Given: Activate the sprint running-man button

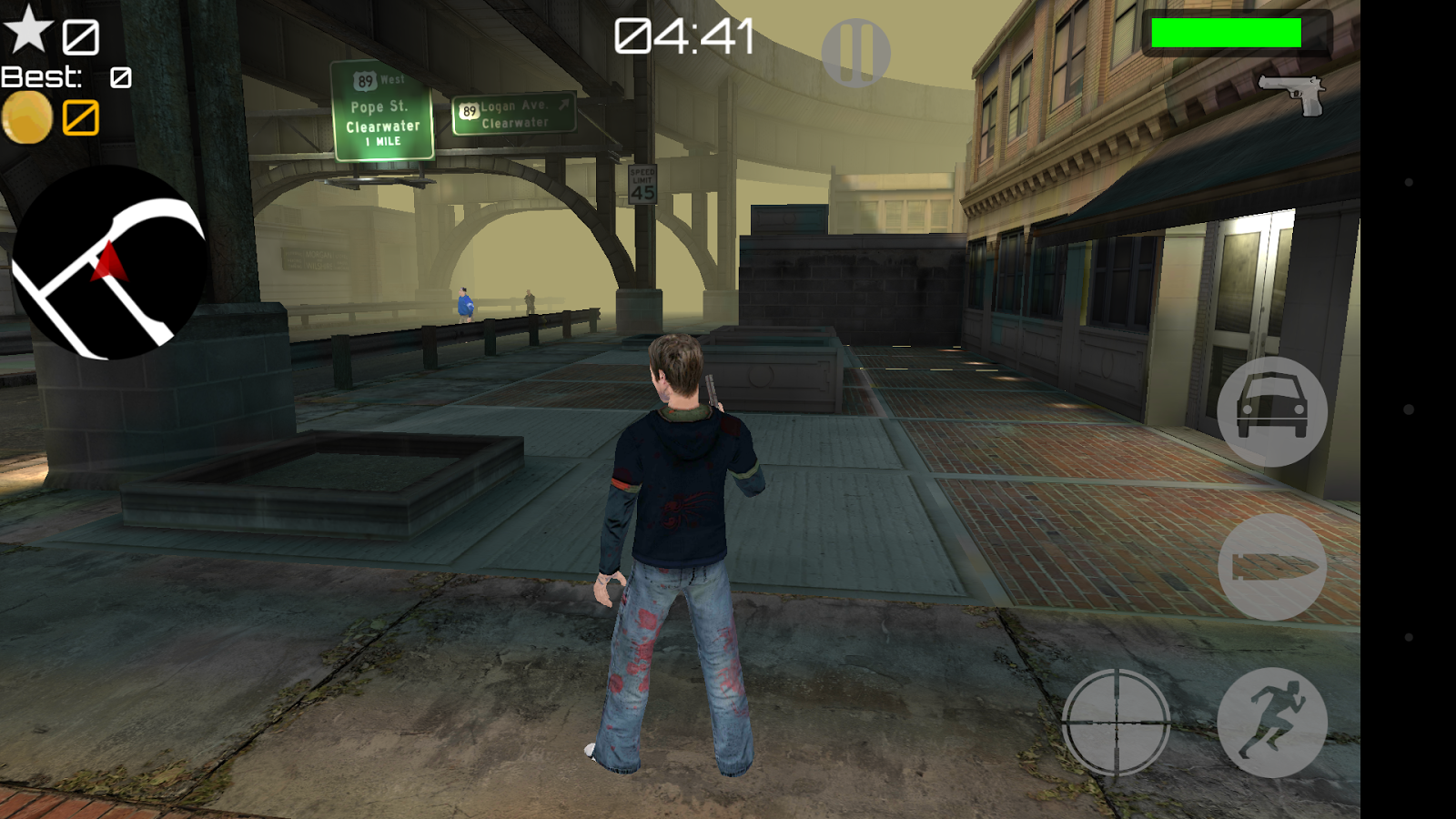Looking at the screenshot, I should 1272,723.
